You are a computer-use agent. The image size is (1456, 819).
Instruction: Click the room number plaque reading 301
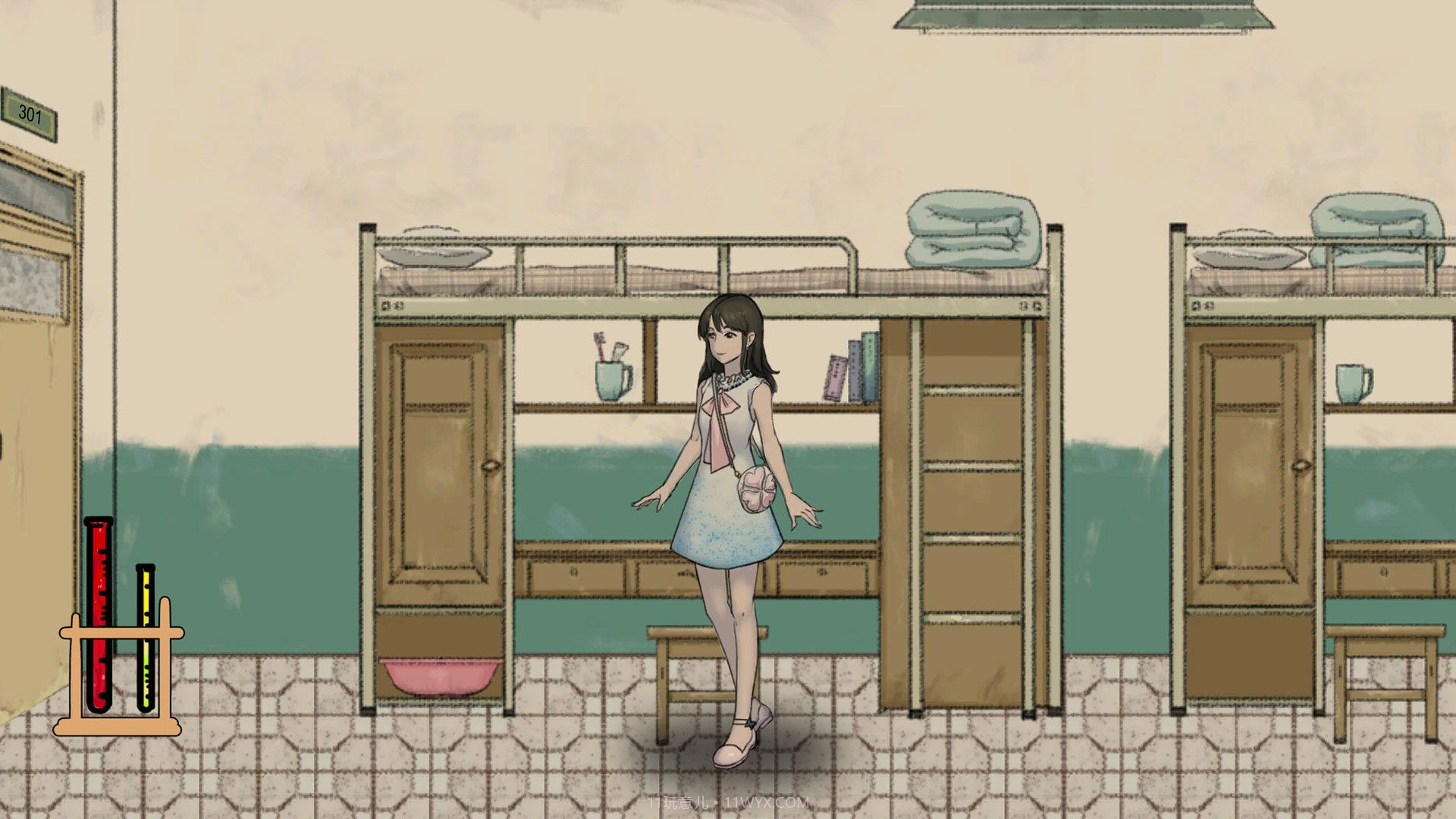tap(28, 112)
